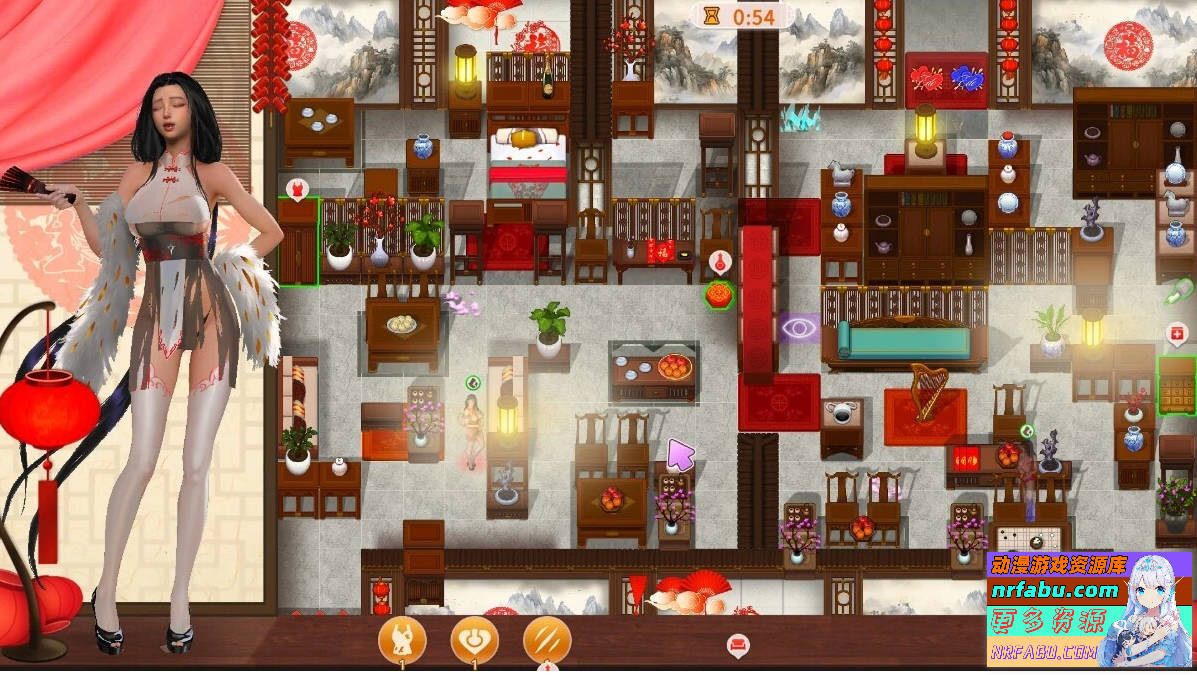Open the red dress marker above wardrobe
The width and height of the screenshot is (1197, 675).
coord(297,188)
